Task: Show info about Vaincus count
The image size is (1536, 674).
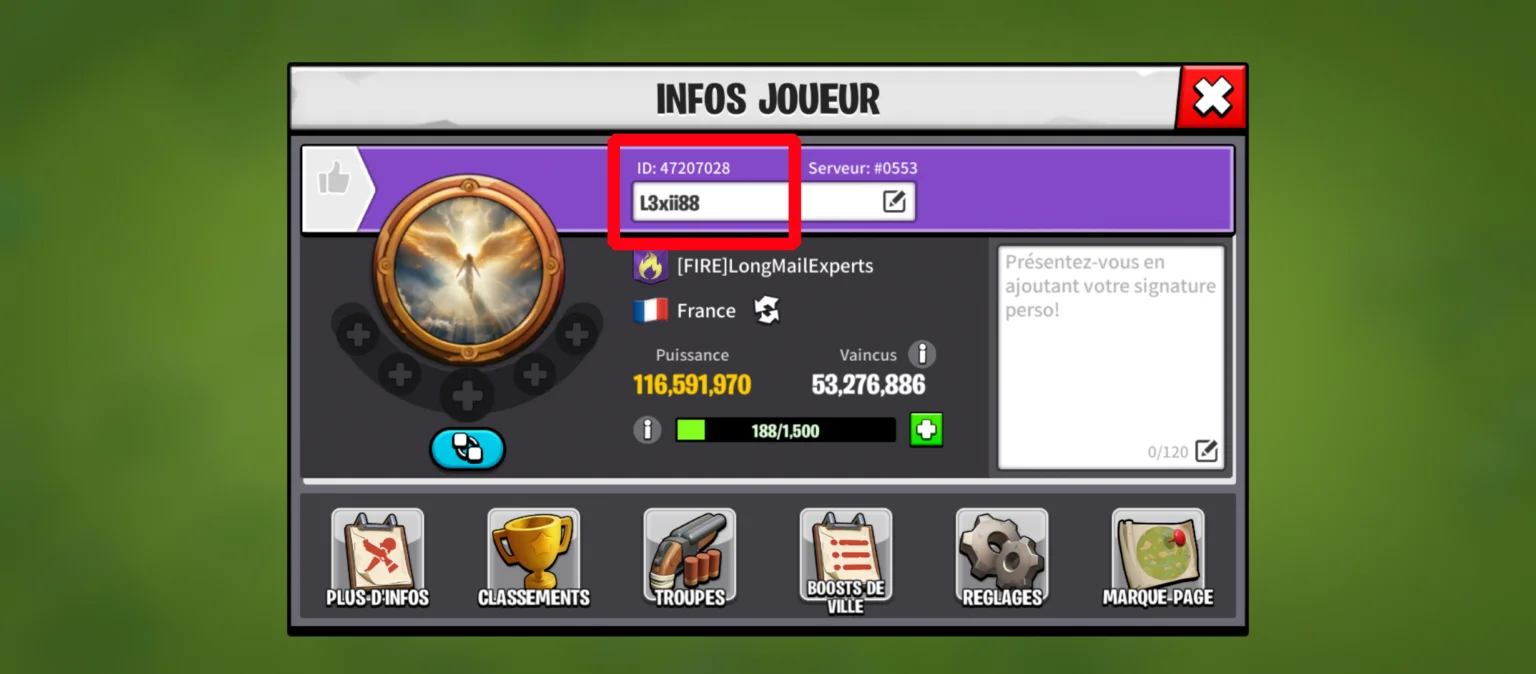Action: pyautogui.click(x=922, y=354)
